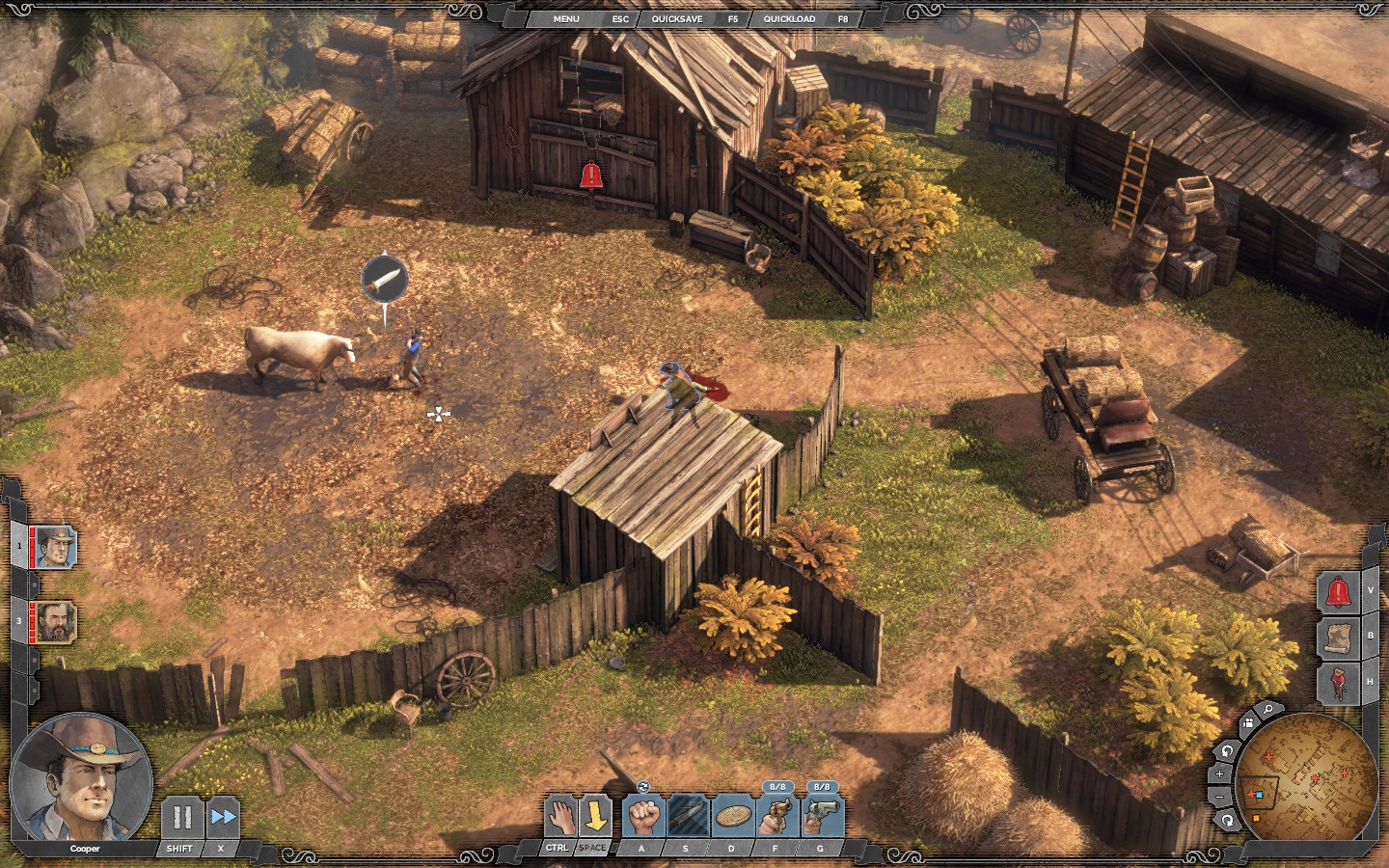Select the bearded character's party portrait

tap(55, 621)
